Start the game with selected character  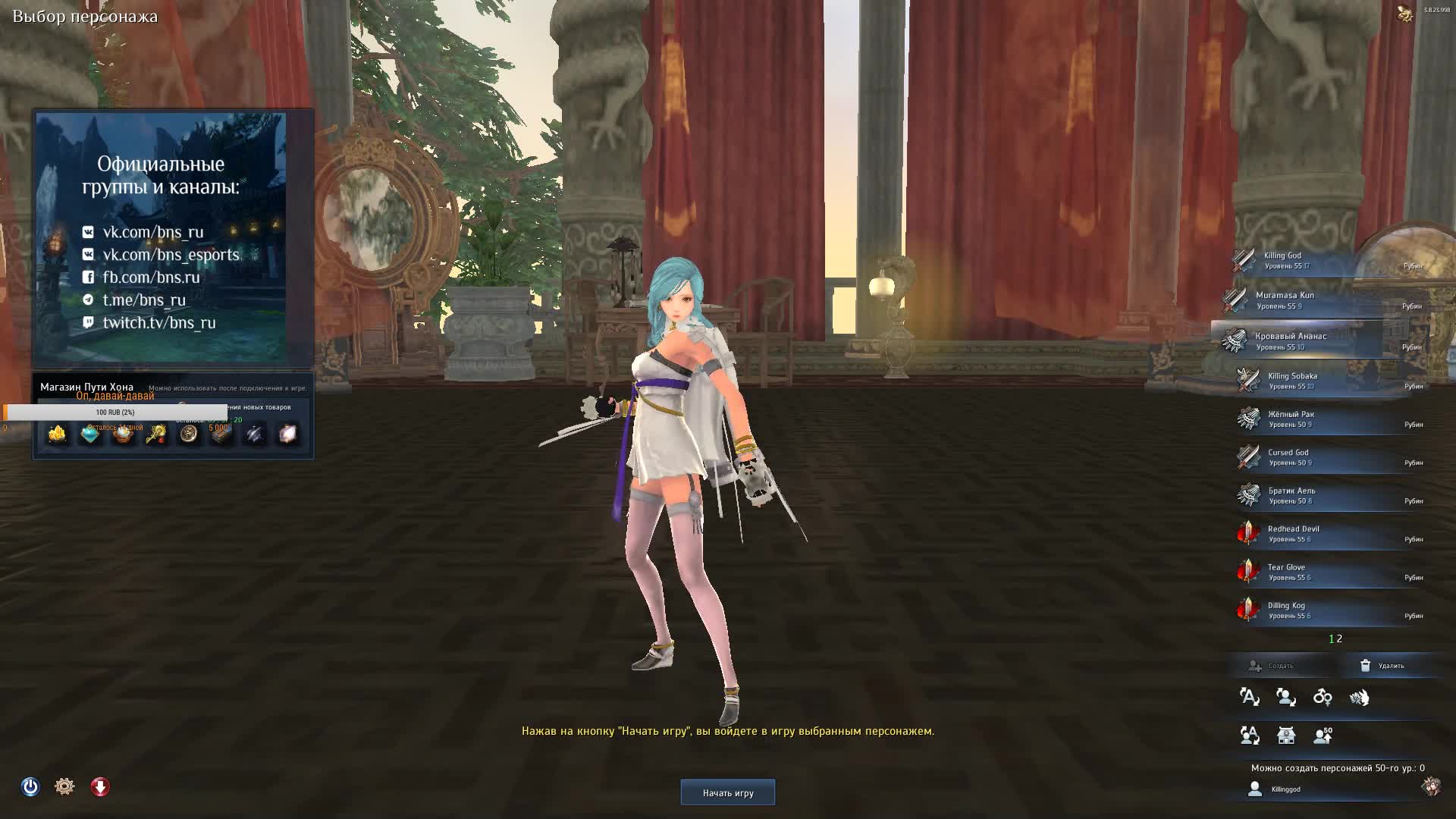(x=727, y=792)
